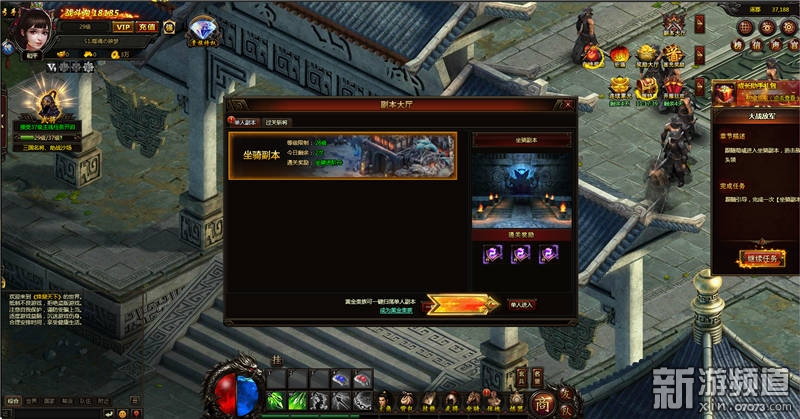Activate the first green slash skill
This screenshot has width=800, height=419.
(276, 401)
